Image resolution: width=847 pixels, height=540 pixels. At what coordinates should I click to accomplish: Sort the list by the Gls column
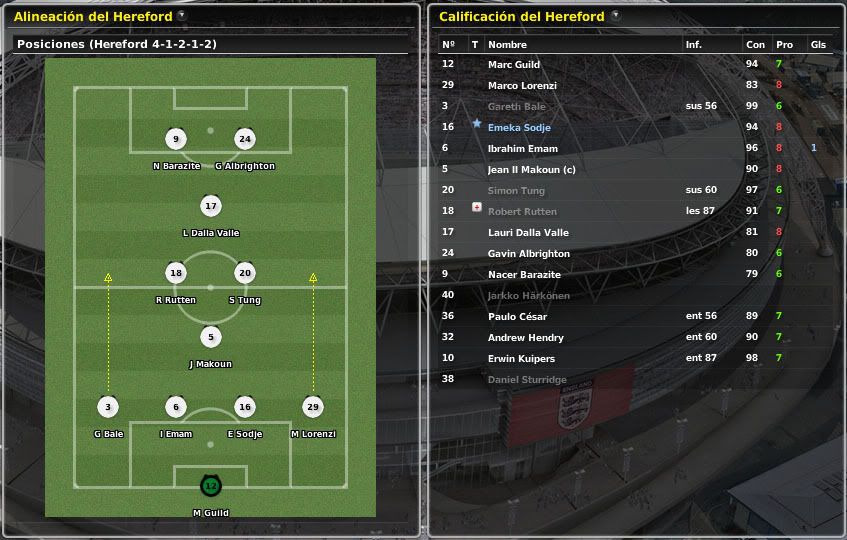tap(818, 45)
